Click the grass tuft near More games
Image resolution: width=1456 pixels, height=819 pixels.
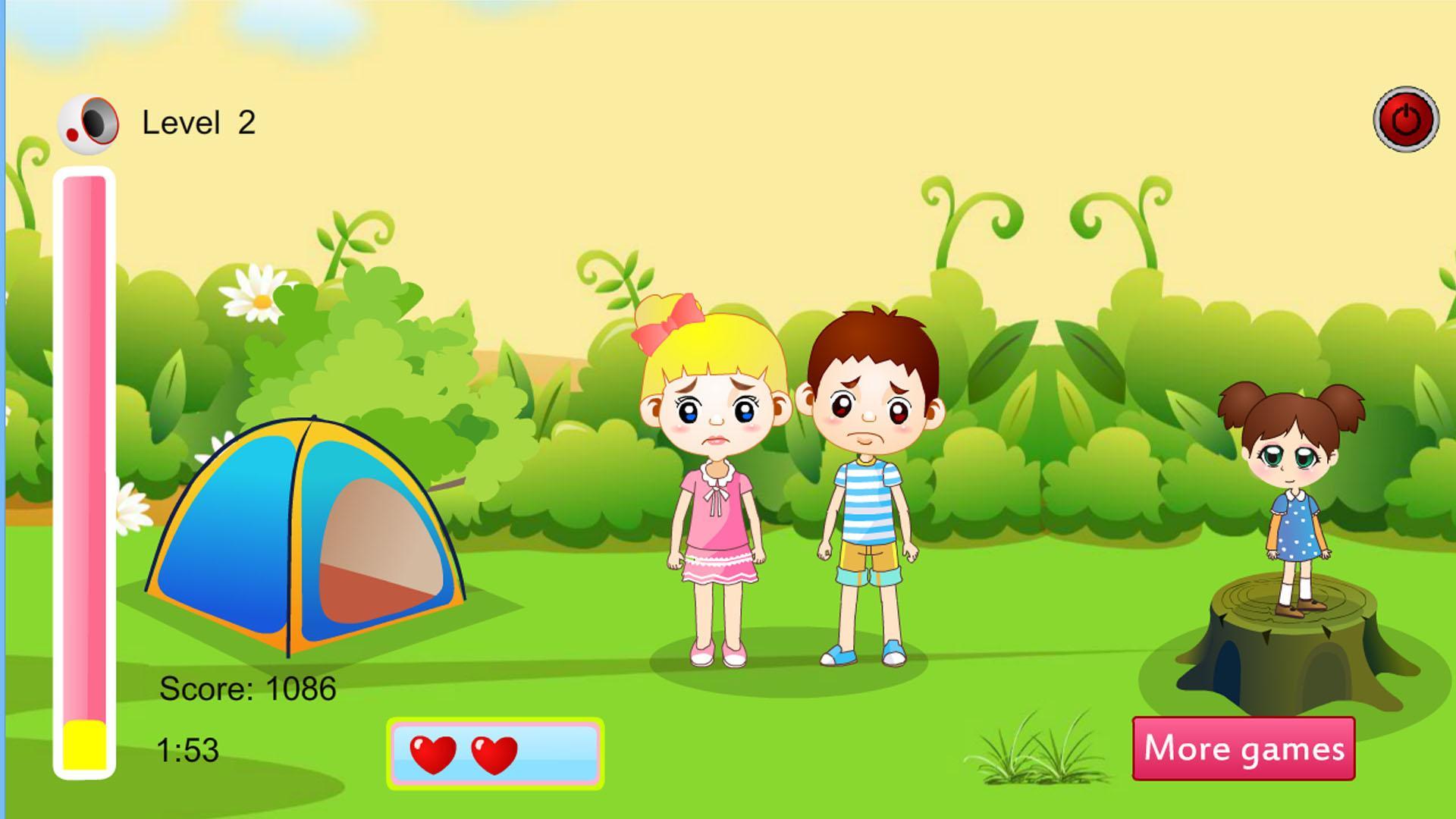1028,758
